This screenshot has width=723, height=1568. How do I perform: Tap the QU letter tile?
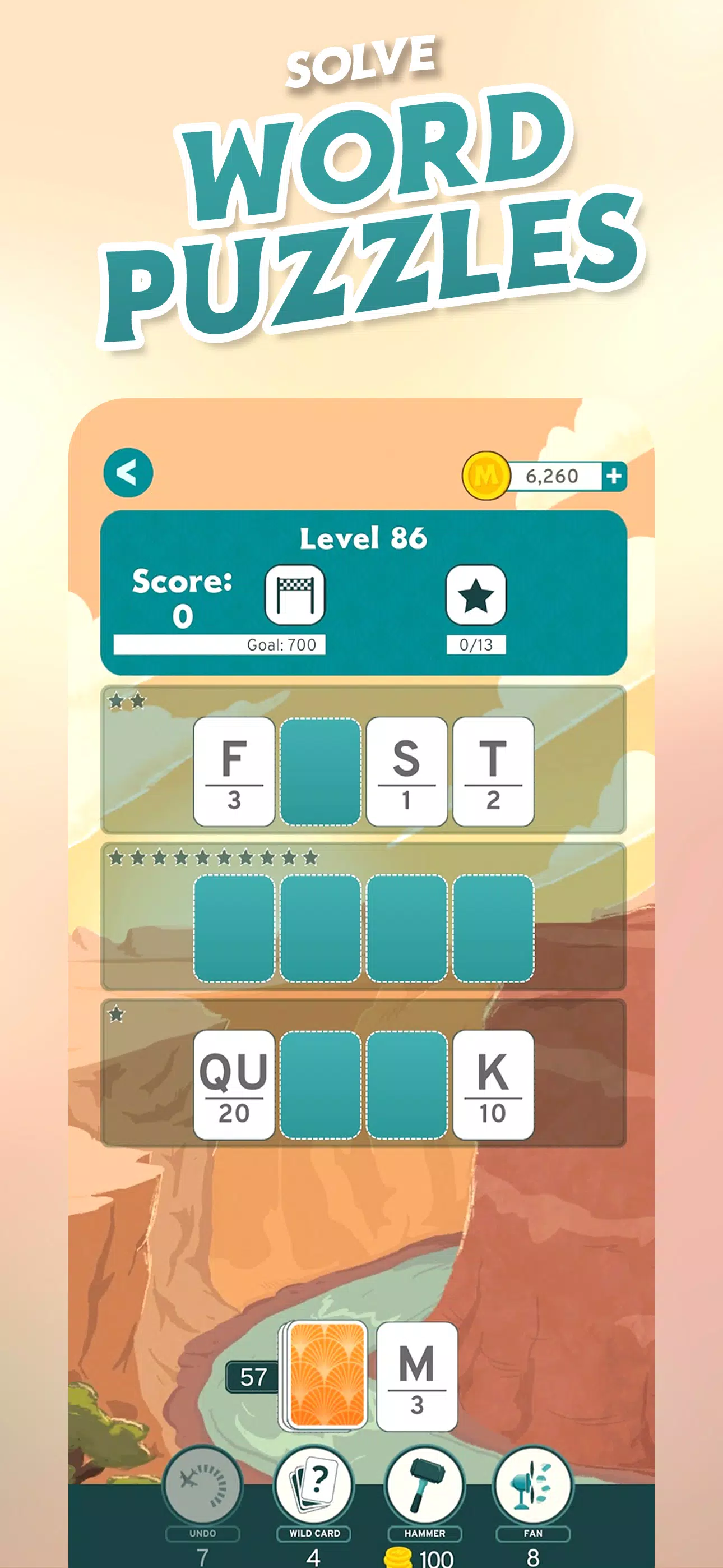[x=234, y=1085]
